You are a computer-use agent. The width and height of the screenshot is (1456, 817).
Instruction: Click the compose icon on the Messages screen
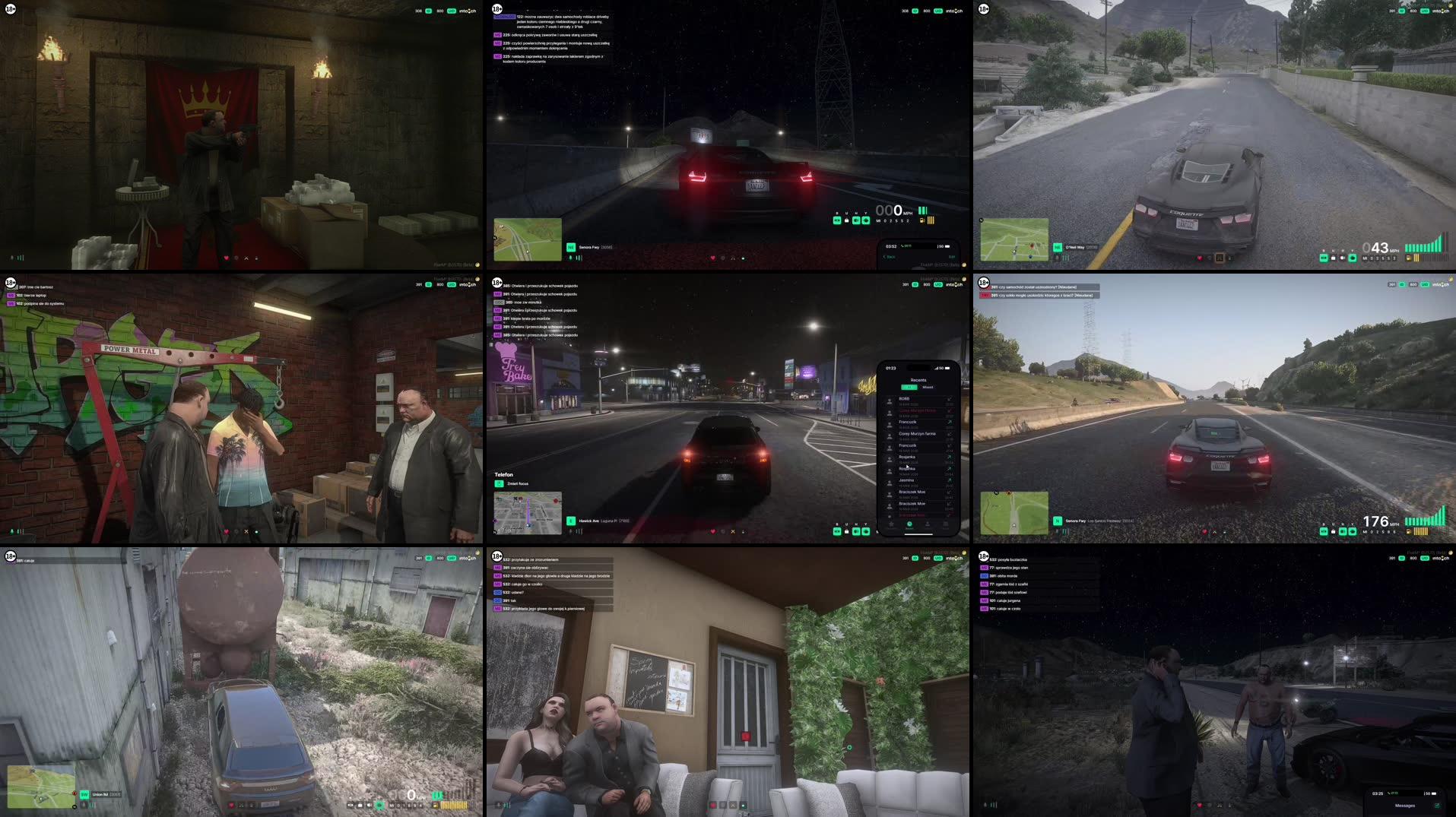pos(1437,805)
